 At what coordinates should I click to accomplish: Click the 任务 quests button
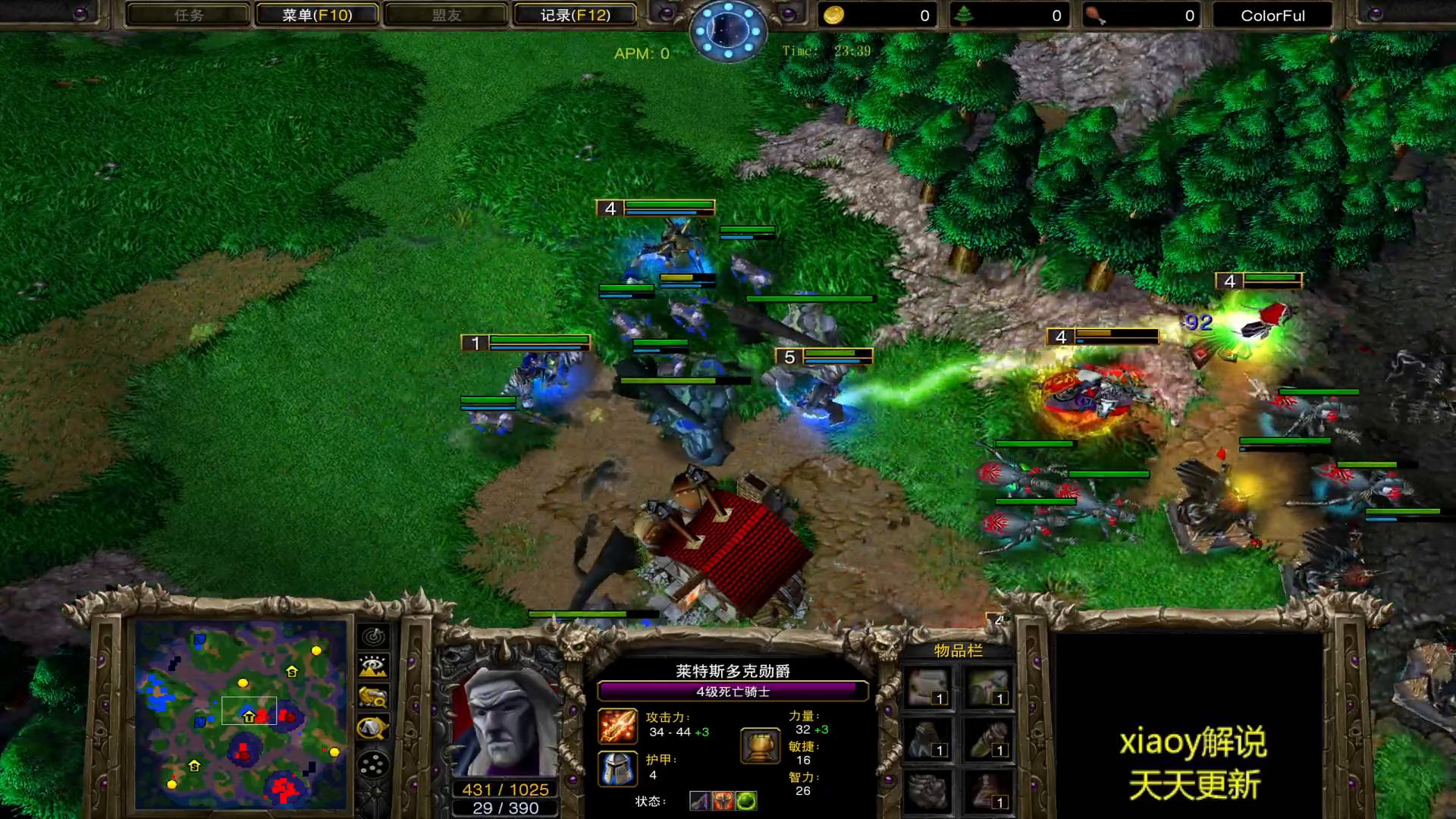click(188, 15)
